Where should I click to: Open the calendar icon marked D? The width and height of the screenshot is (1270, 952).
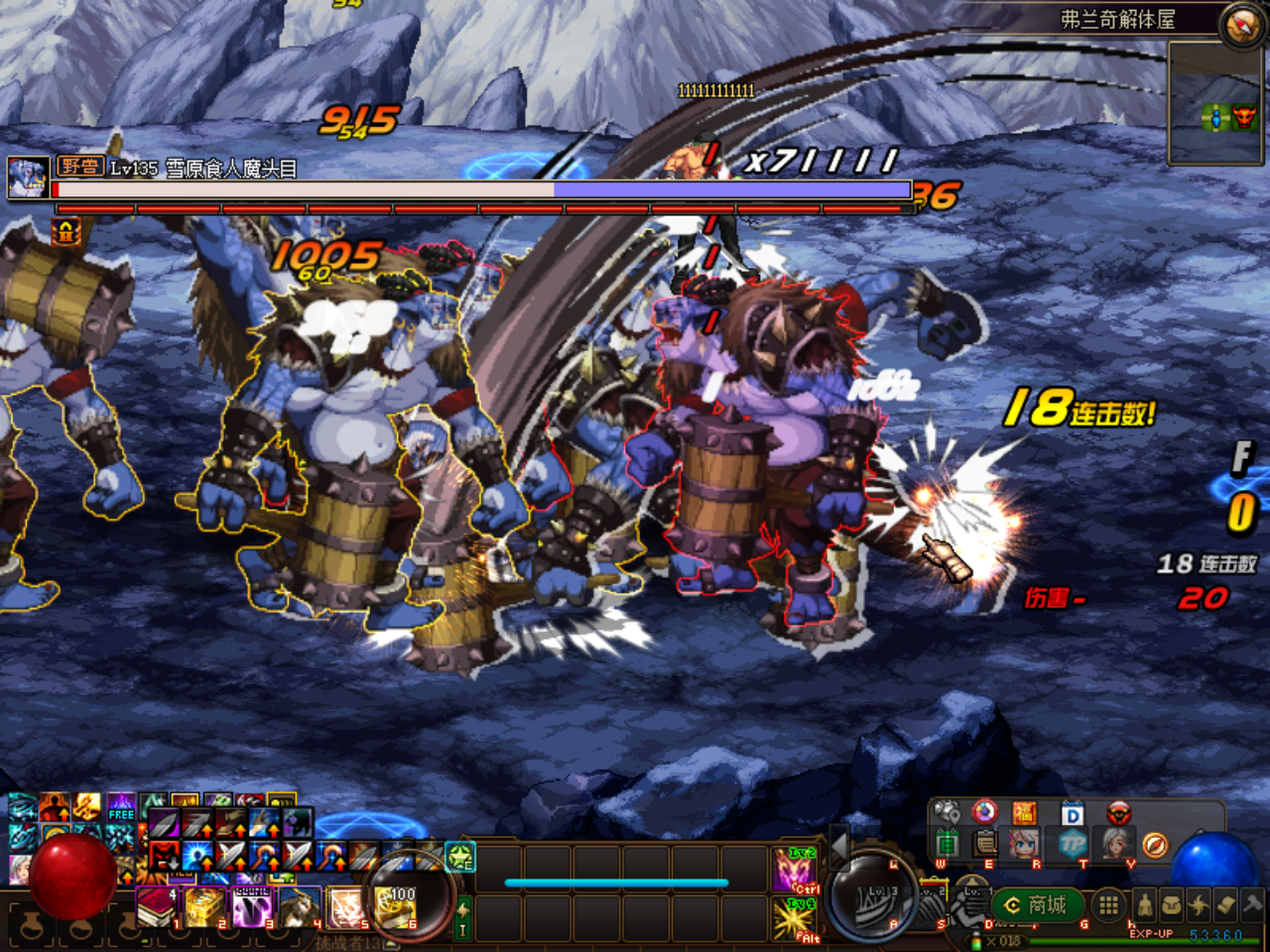point(1072,814)
